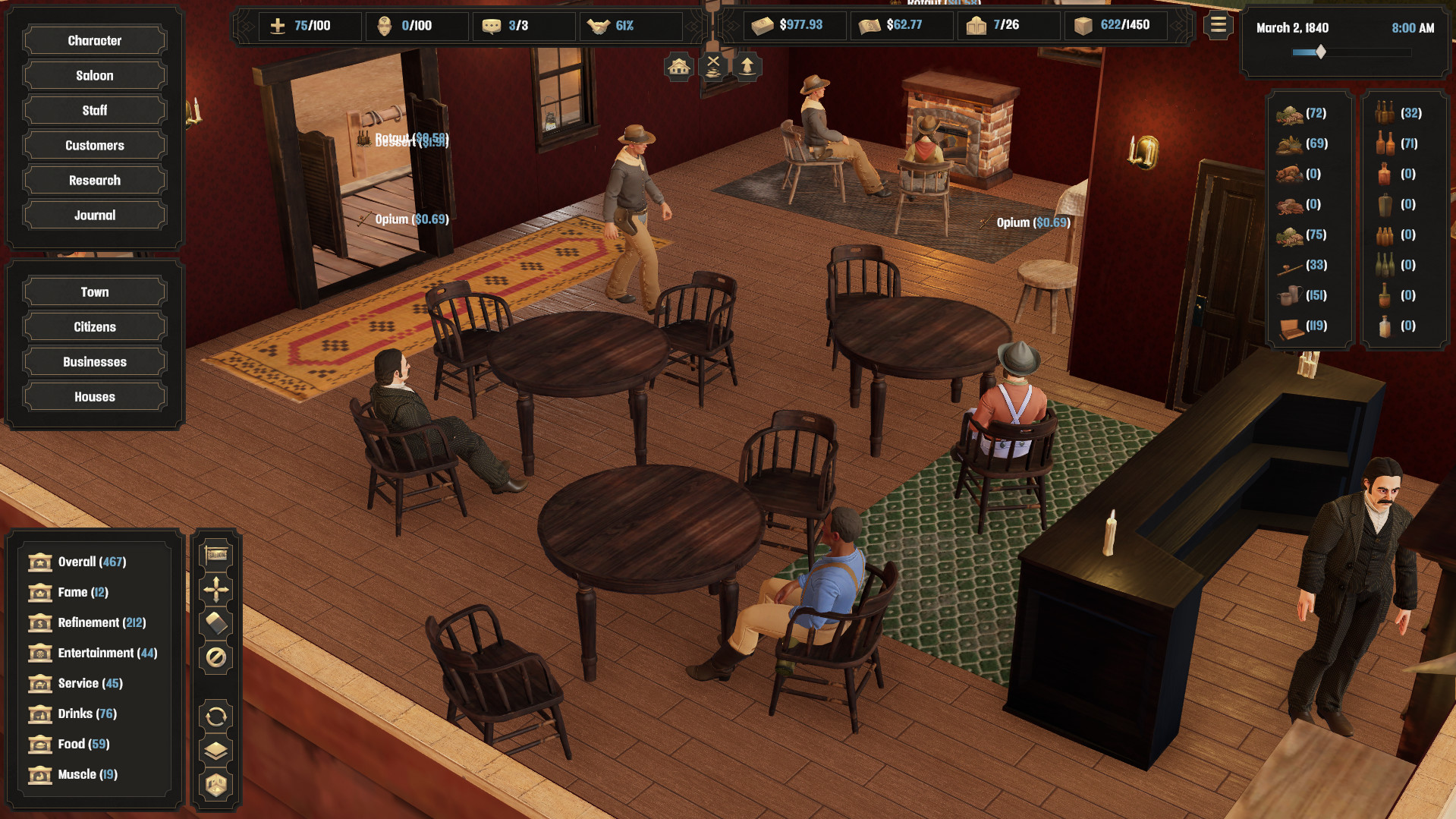The width and height of the screenshot is (1456, 819).
Task: Select the Move tool with crossed arrows
Action: (x=216, y=590)
